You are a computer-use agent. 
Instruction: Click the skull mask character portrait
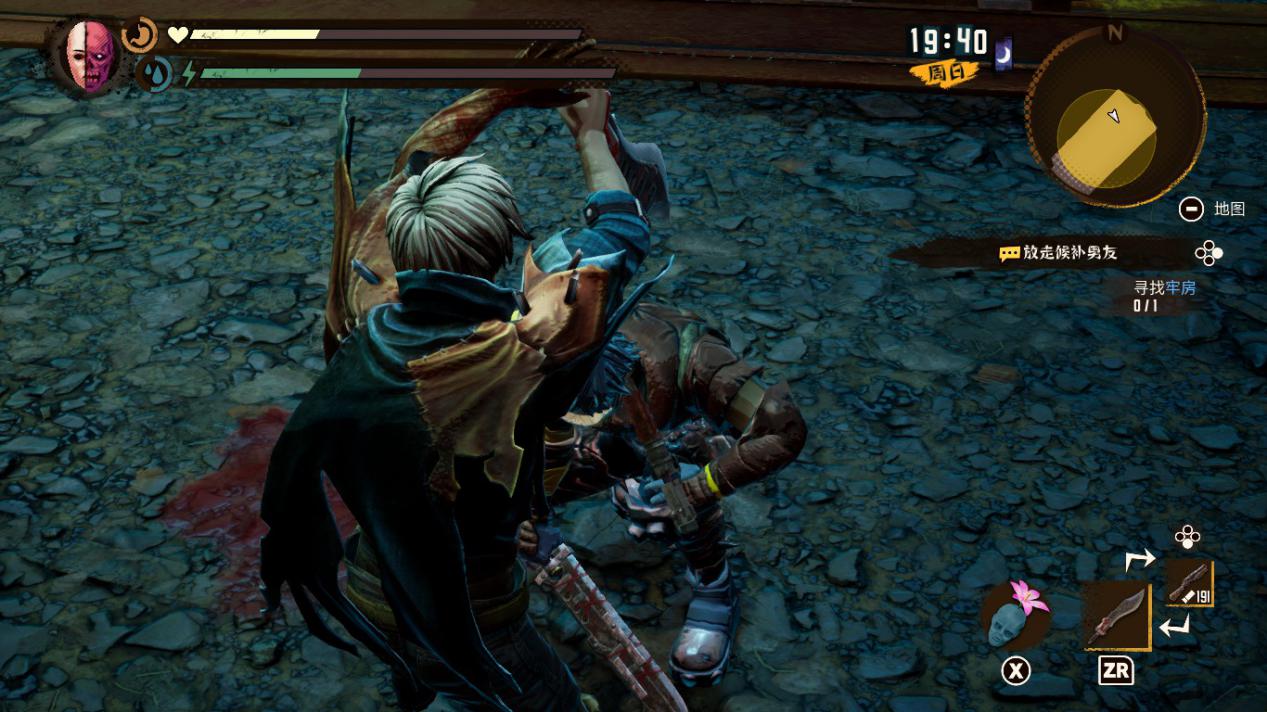(x=89, y=55)
